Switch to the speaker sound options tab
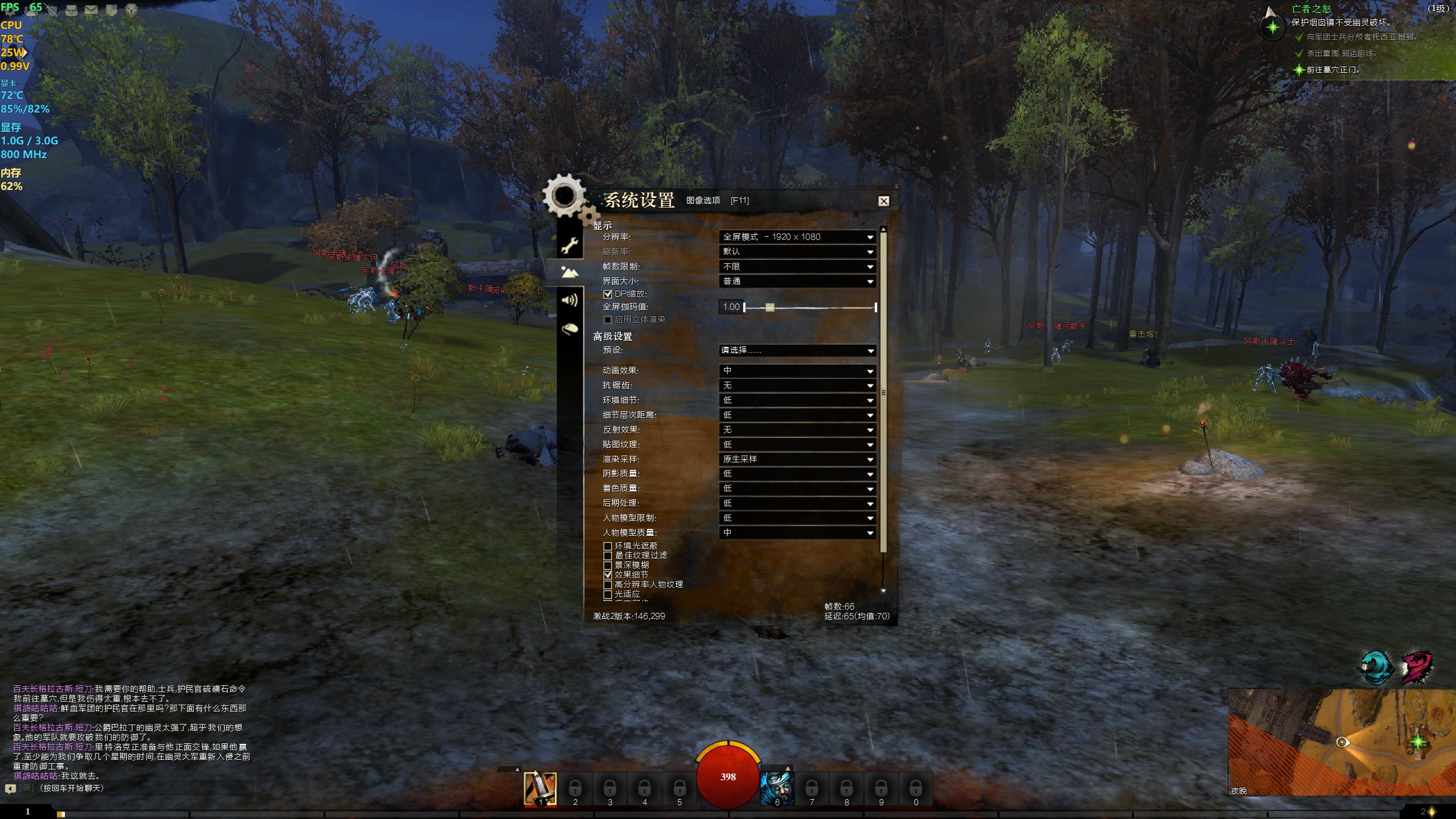The width and height of the screenshot is (1456, 819). [x=570, y=300]
